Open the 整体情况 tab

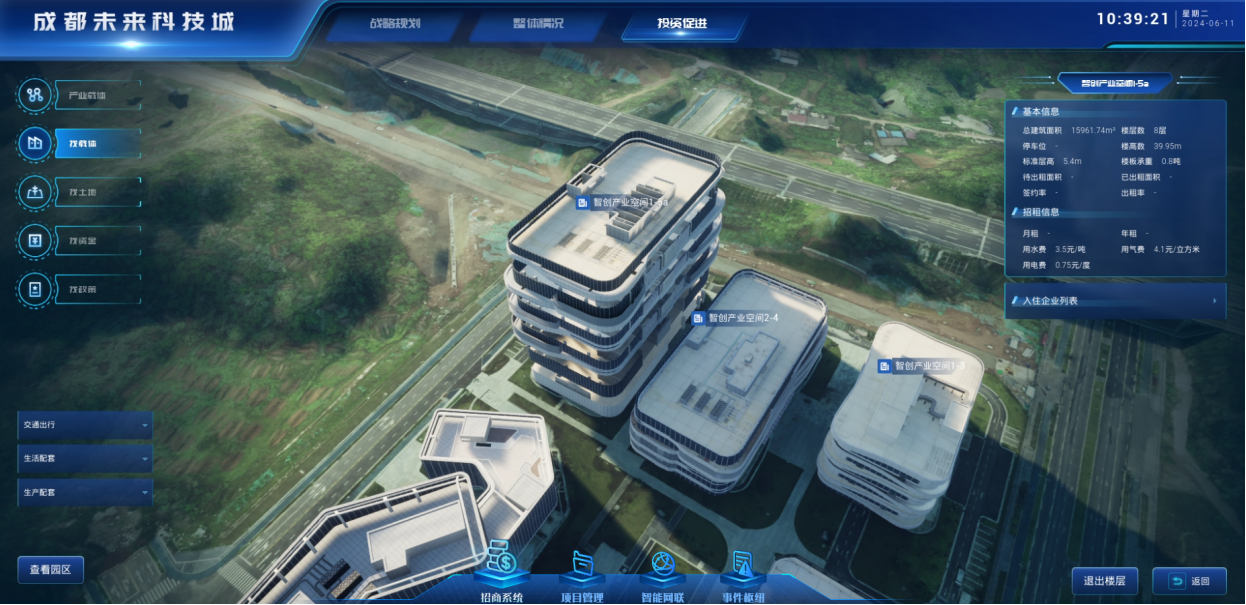click(531, 23)
